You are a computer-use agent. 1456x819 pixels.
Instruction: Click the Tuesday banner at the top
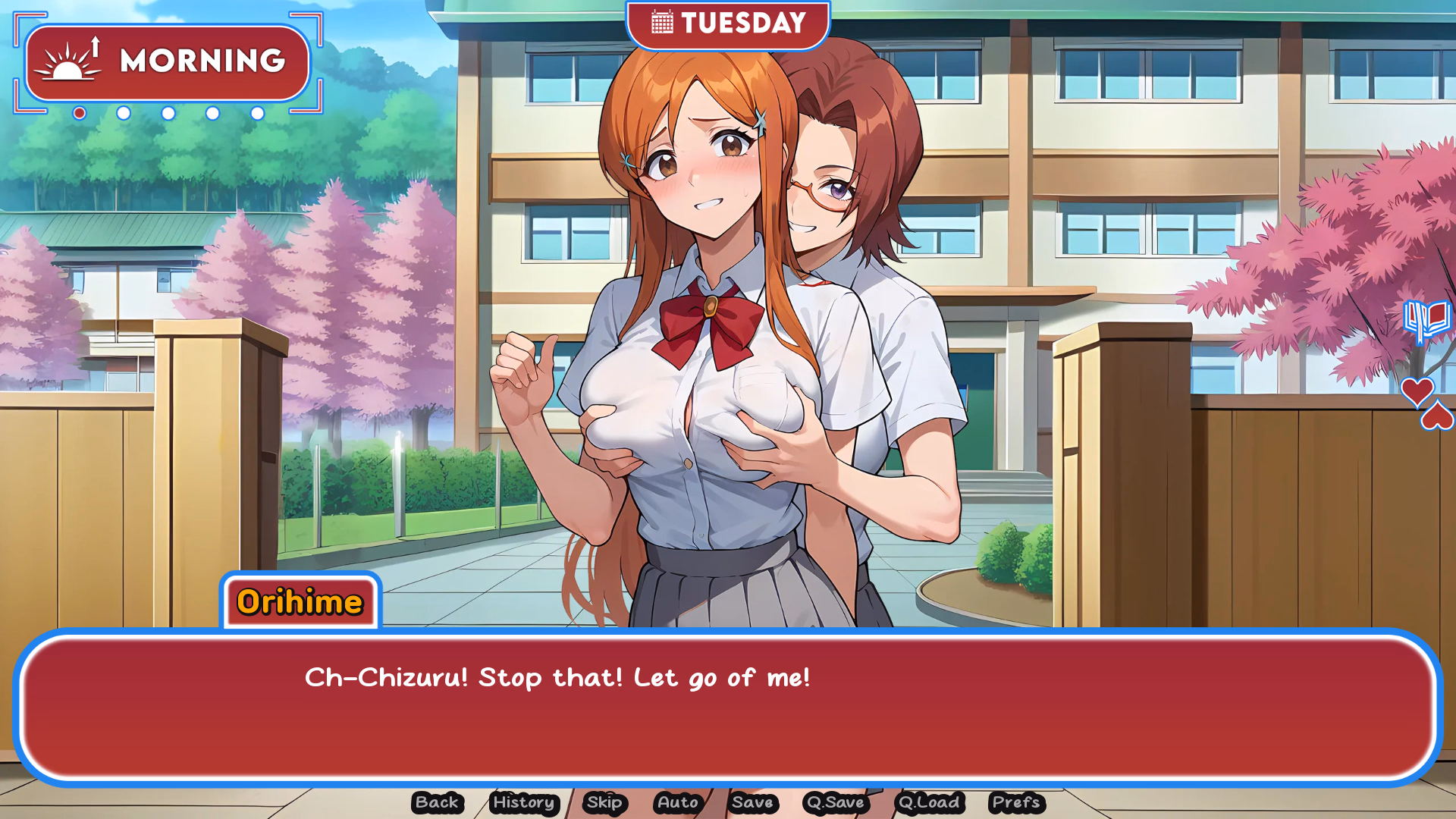point(728,23)
